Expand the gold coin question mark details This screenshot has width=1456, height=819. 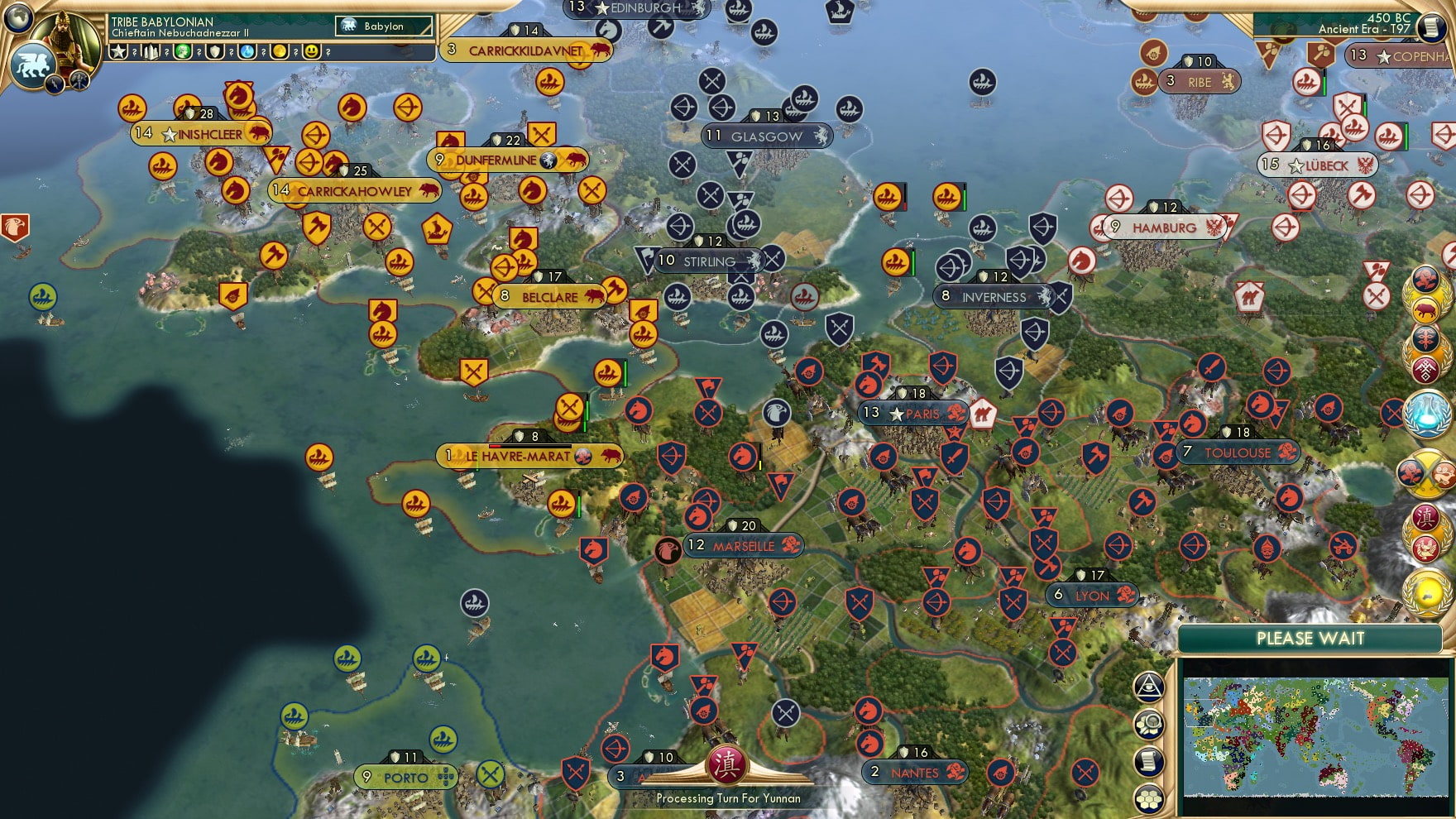tap(295, 51)
